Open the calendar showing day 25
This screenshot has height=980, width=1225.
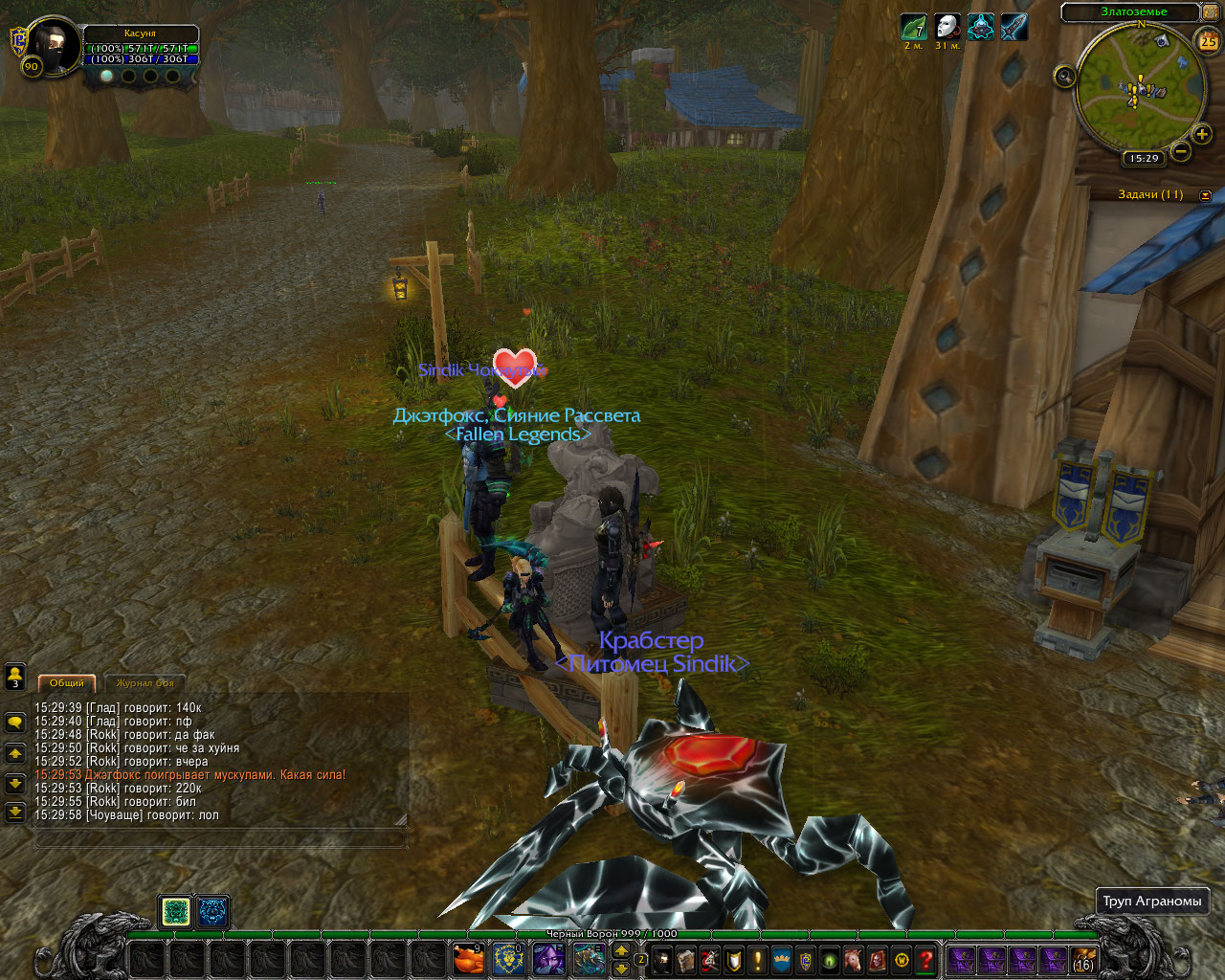[1208, 41]
